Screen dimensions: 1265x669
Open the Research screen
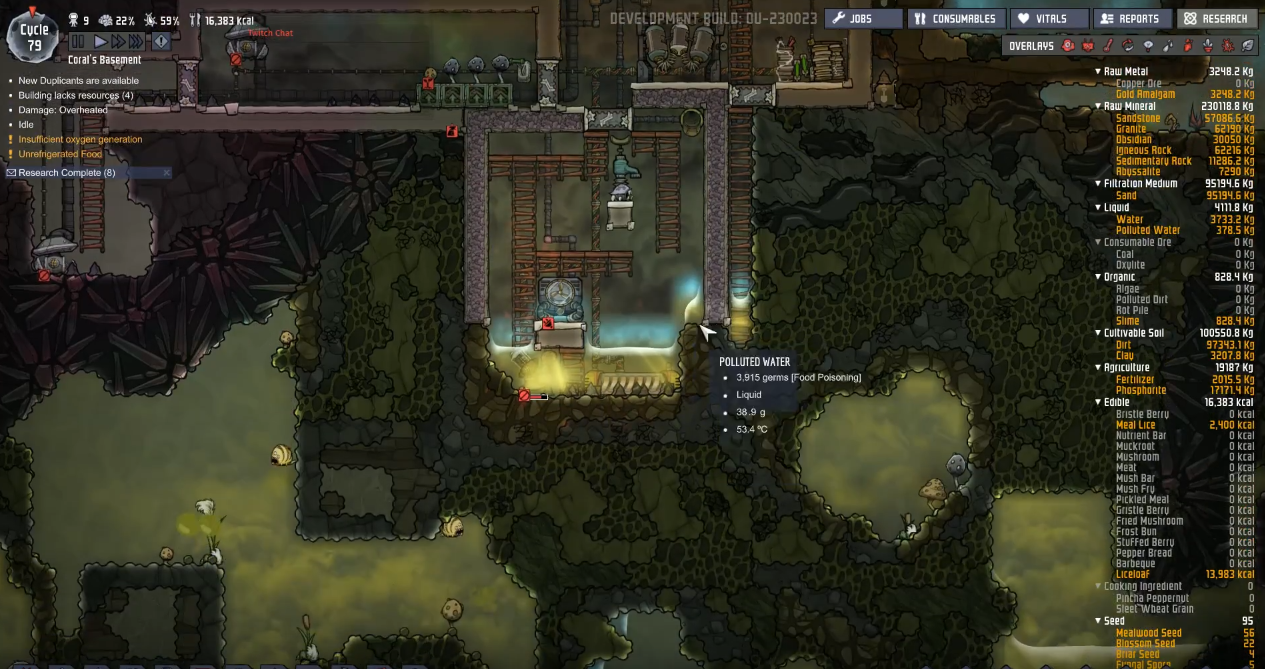1216,18
